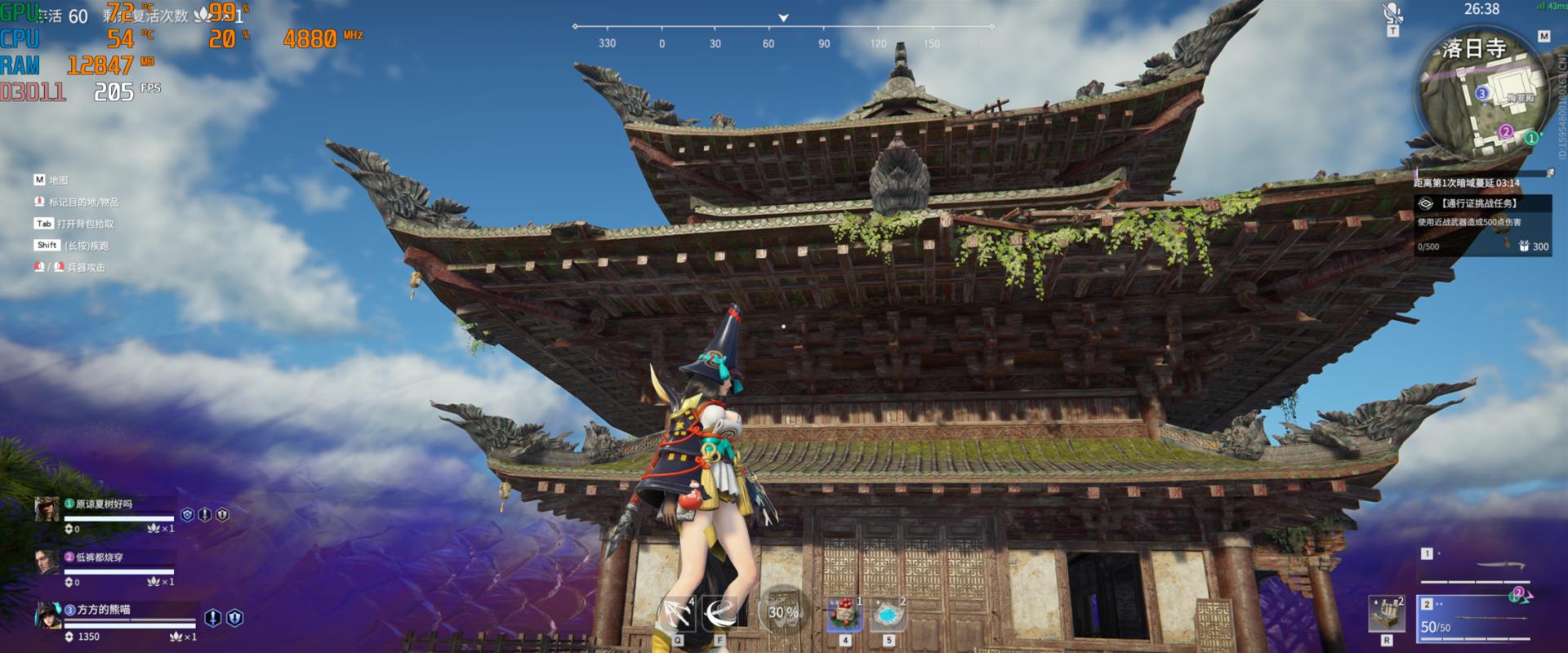
Task: Select the grappling hook icon
Action: (677, 614)
